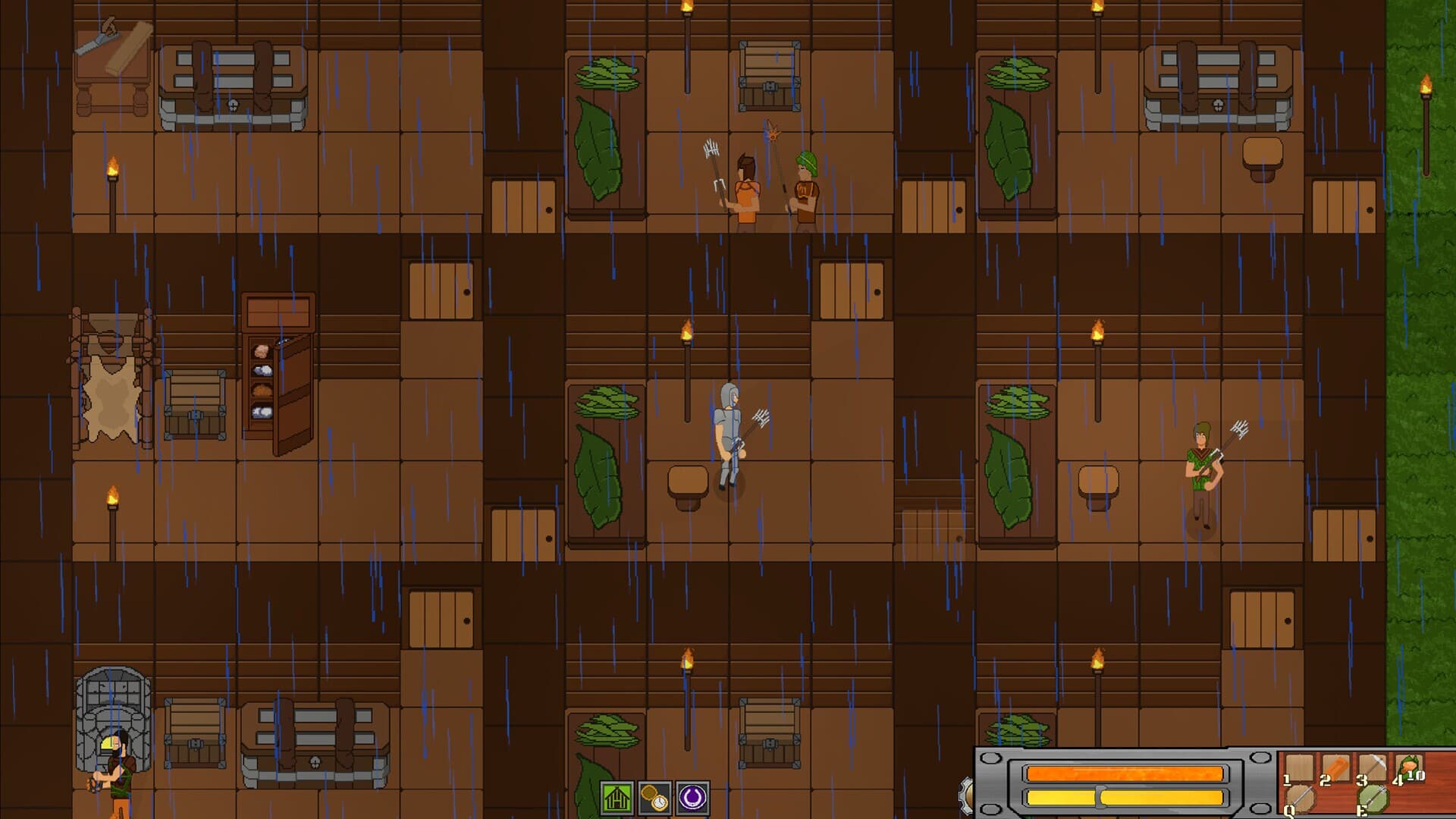Select hotbar slot 2 with orange item
The width and height of the screenshot is (1456, 819).
[1335, 768]
